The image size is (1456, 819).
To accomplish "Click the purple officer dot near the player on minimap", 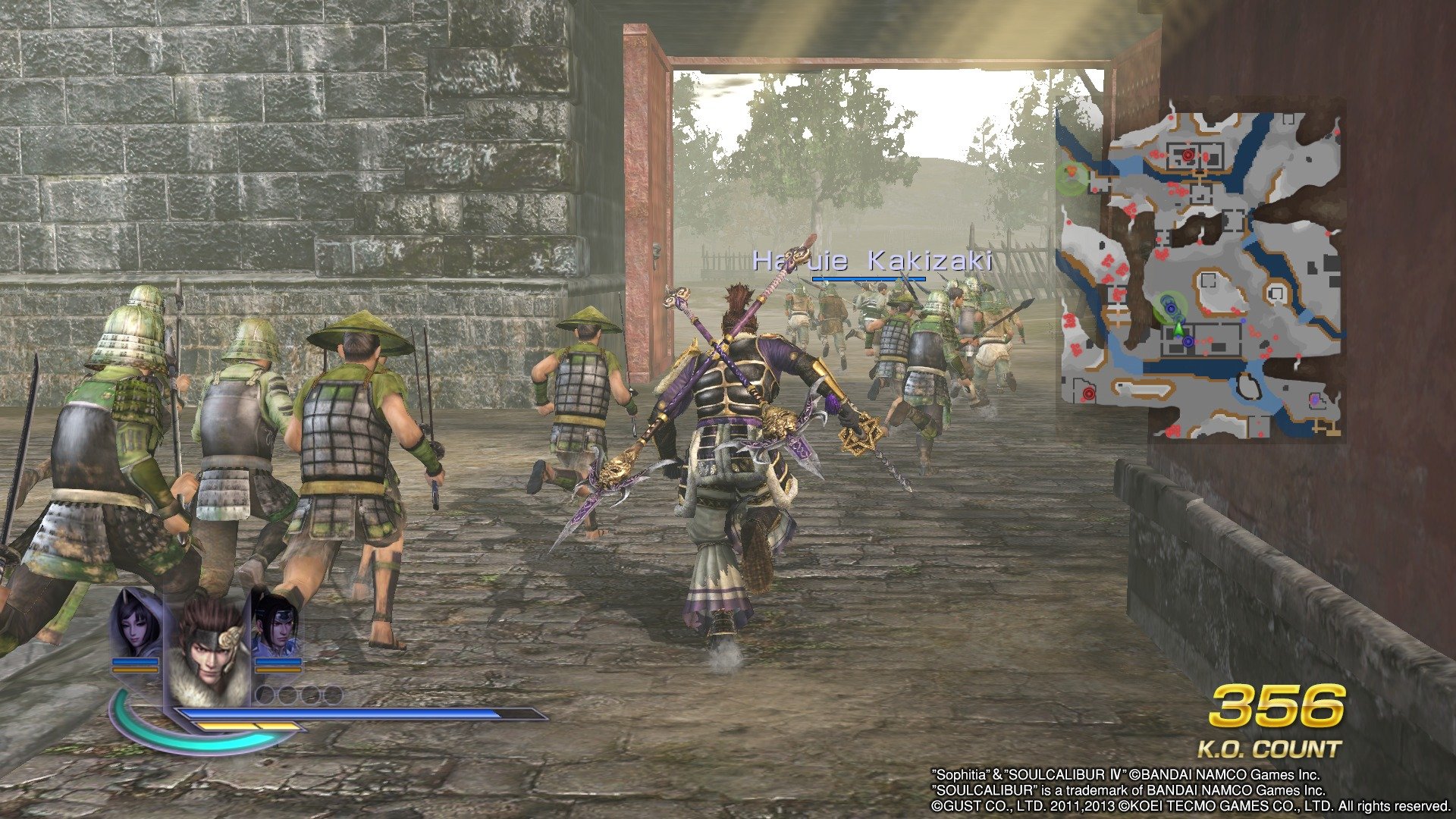I will (x=1188, y=341).
